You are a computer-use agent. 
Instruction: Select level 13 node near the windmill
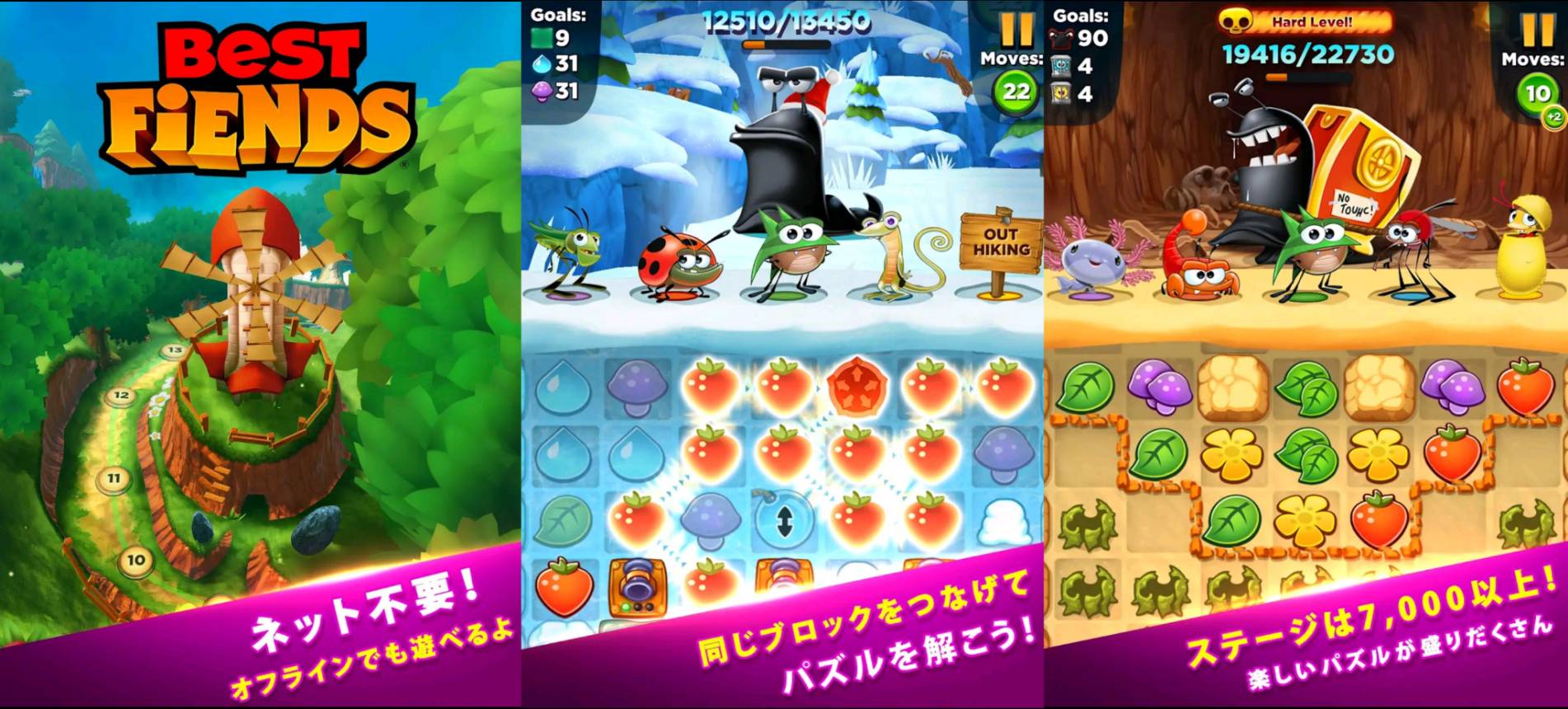click(173, 350)
